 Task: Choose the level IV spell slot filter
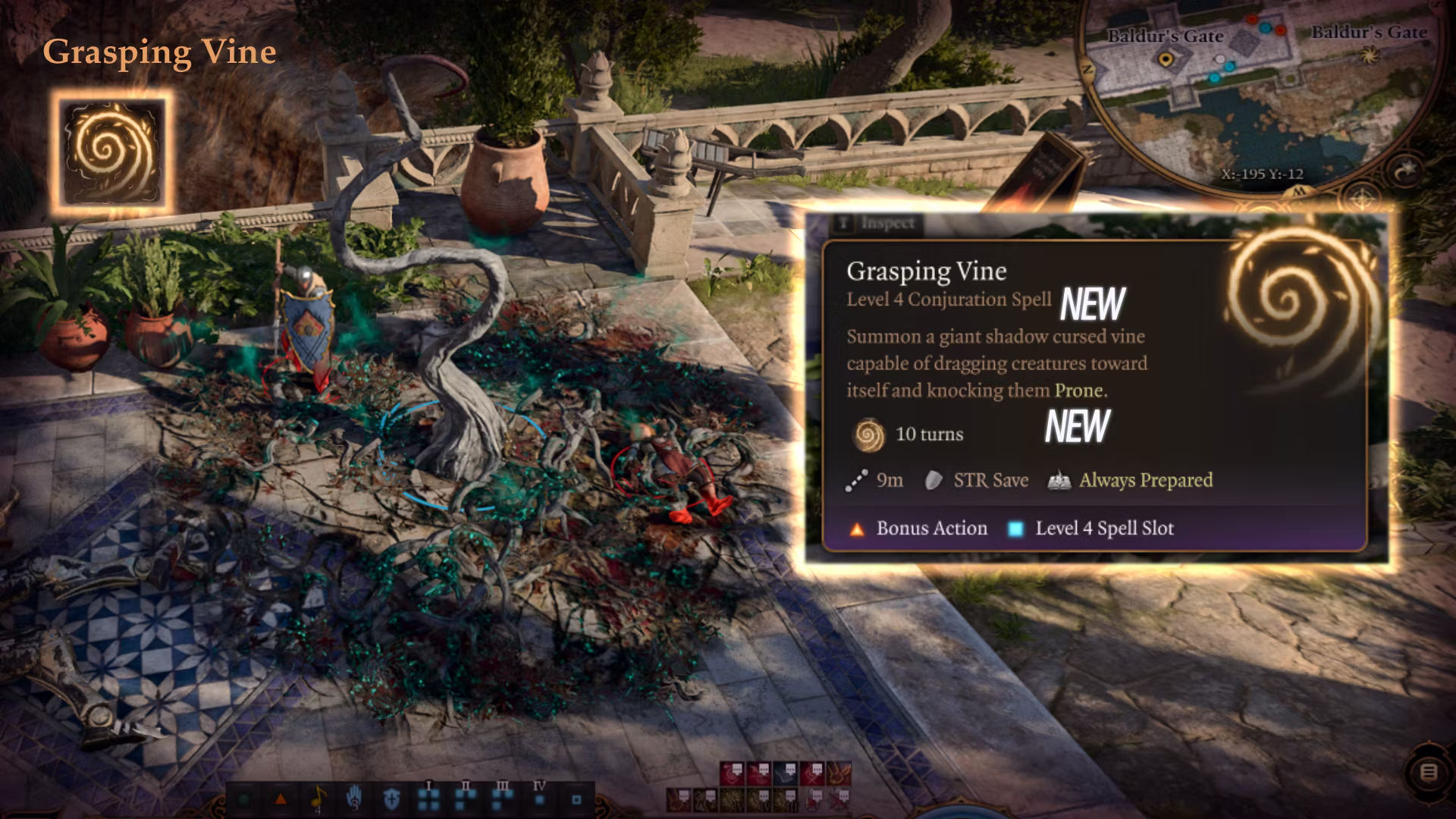coord(539,798)
